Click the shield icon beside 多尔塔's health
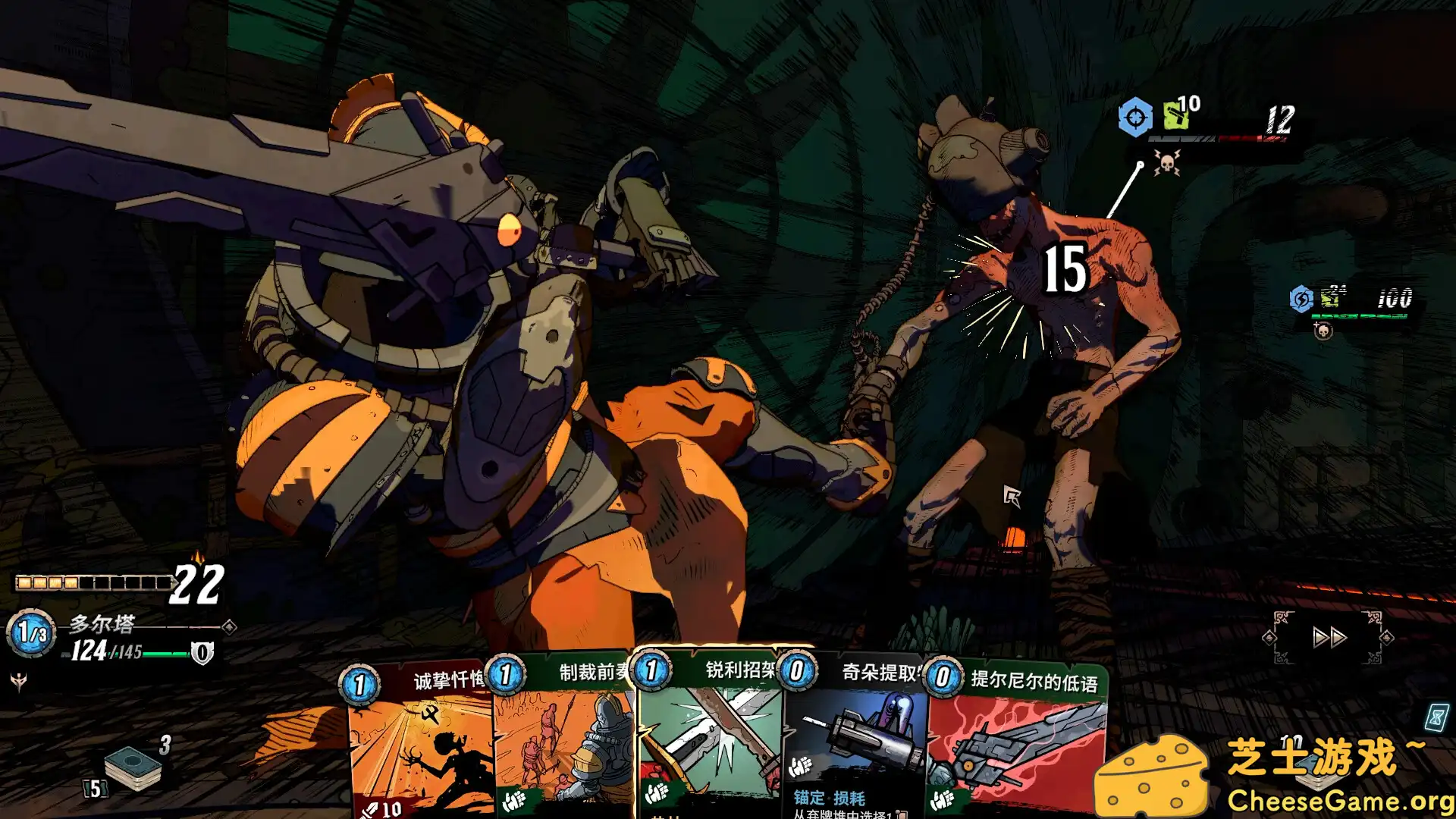The image size is (1456, 819). coord(202,652)
